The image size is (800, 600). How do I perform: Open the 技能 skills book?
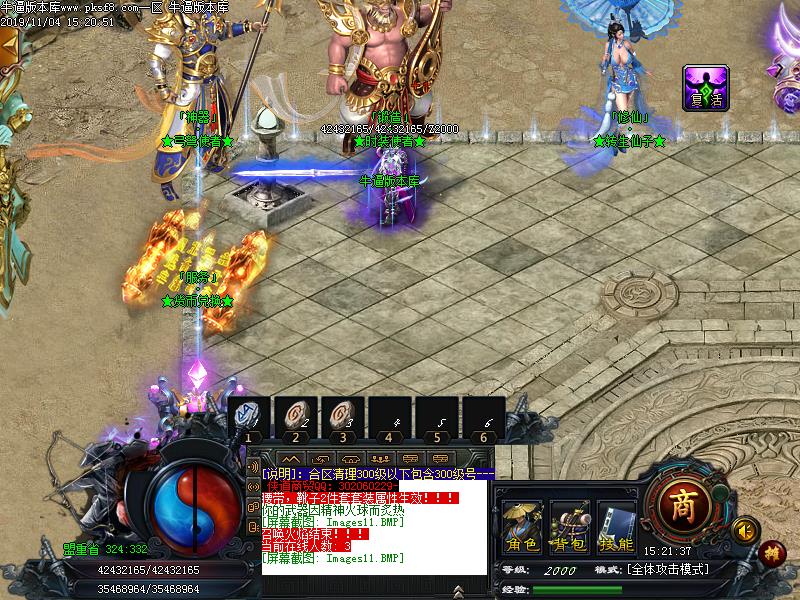[x=615, y=526]
